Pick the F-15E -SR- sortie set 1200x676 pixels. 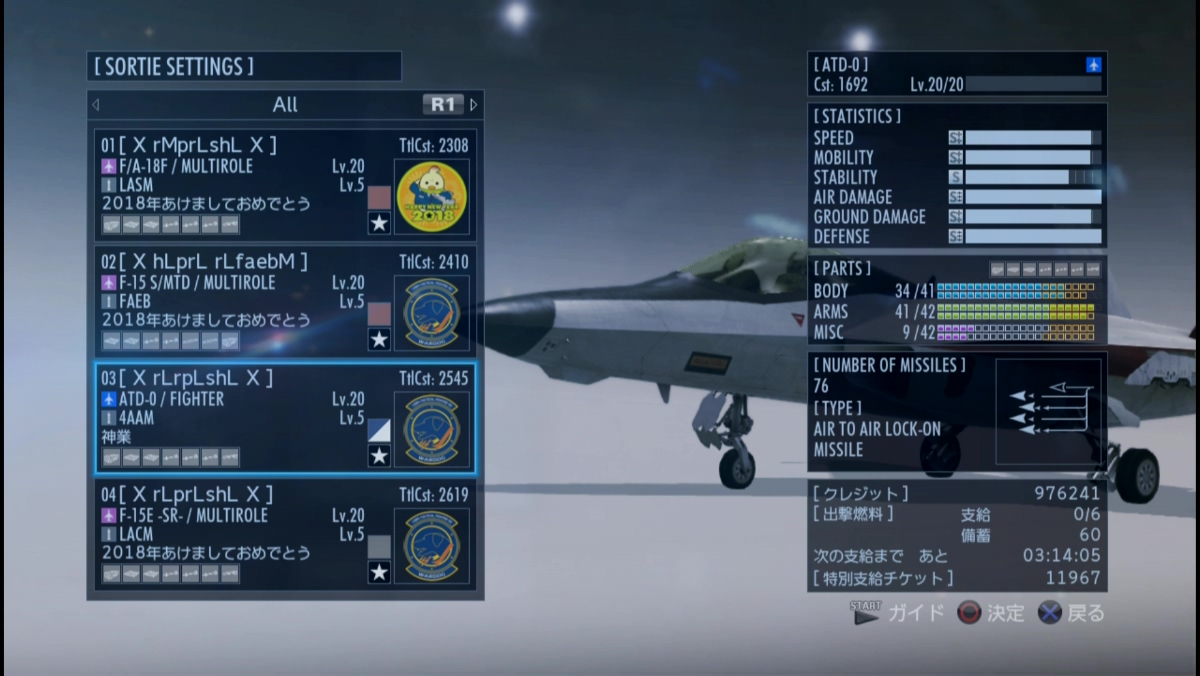pyautogui.click(x=240, y=533)
